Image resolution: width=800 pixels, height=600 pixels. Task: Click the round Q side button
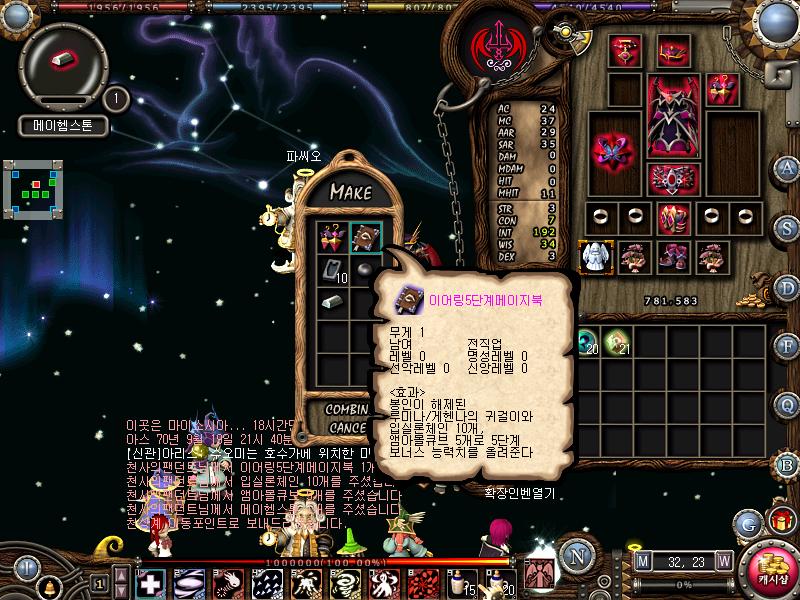pos(787,405)
